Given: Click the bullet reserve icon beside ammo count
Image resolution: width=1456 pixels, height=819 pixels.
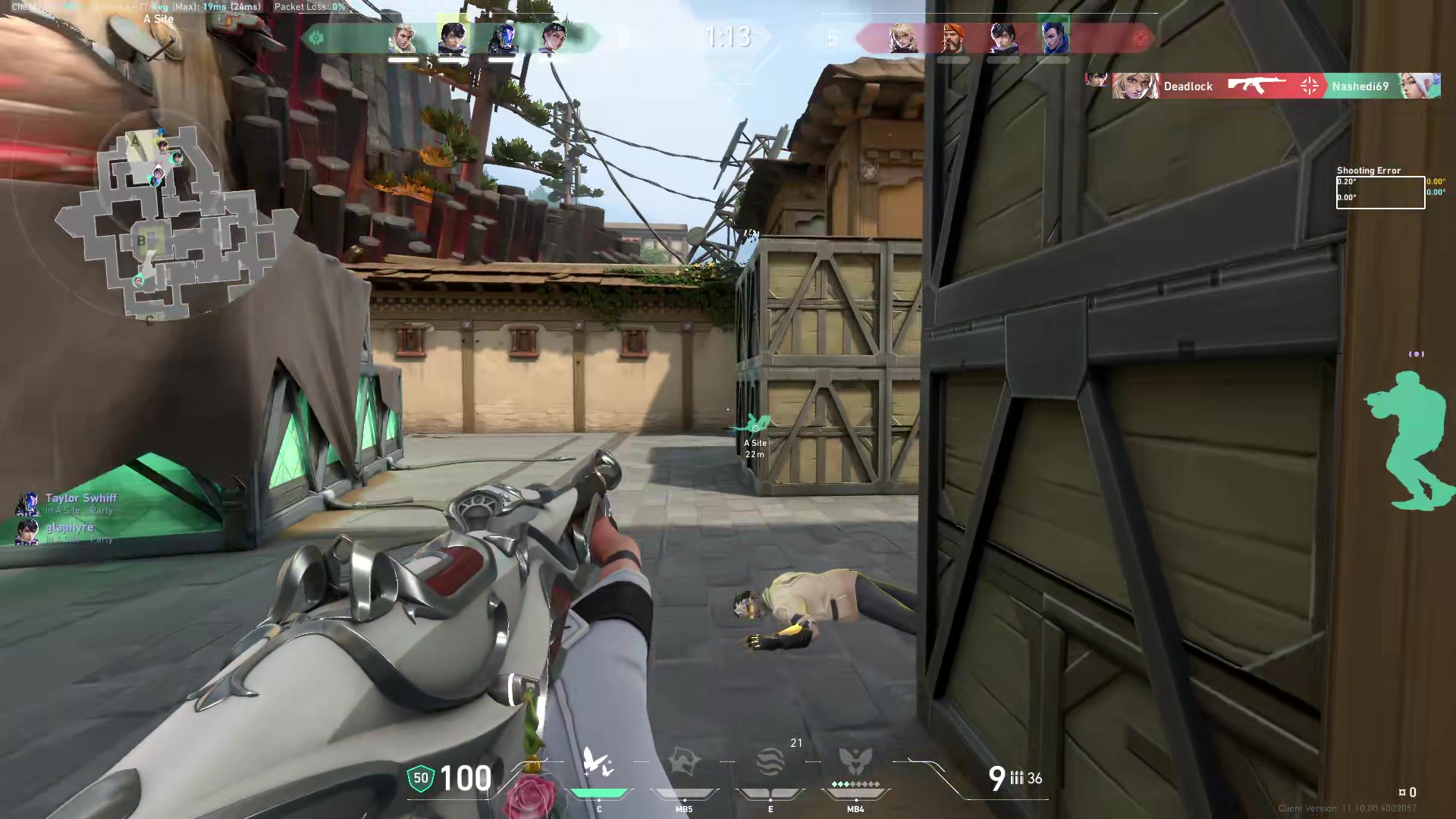Looking at the screenshot, I should [x=1018, y=779].
